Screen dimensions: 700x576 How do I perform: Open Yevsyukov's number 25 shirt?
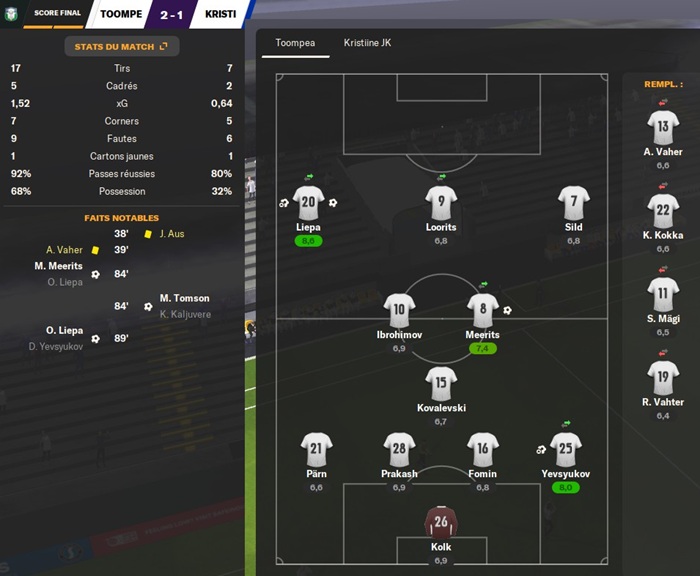(565, 449)
